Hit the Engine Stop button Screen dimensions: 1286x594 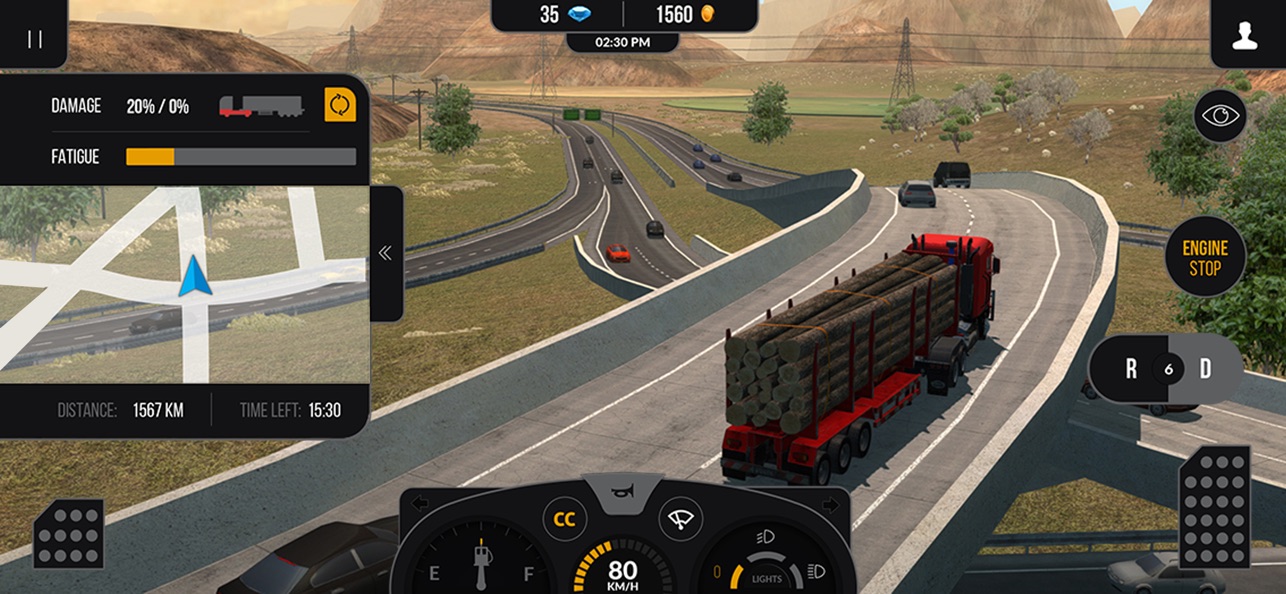click(1205, 257)
